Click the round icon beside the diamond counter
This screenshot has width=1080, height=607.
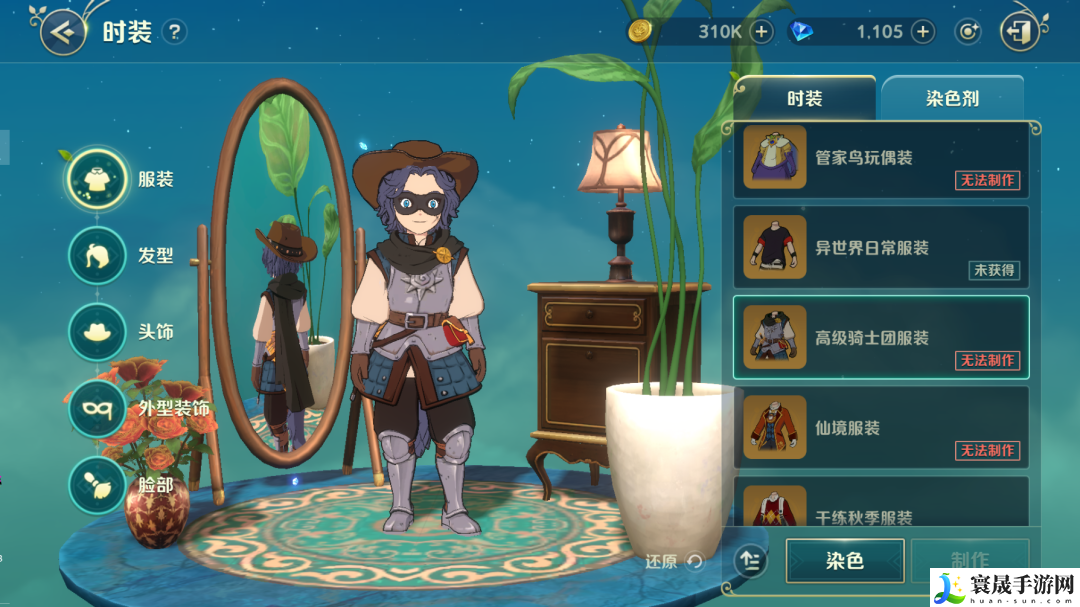click(x=967, y=32)
